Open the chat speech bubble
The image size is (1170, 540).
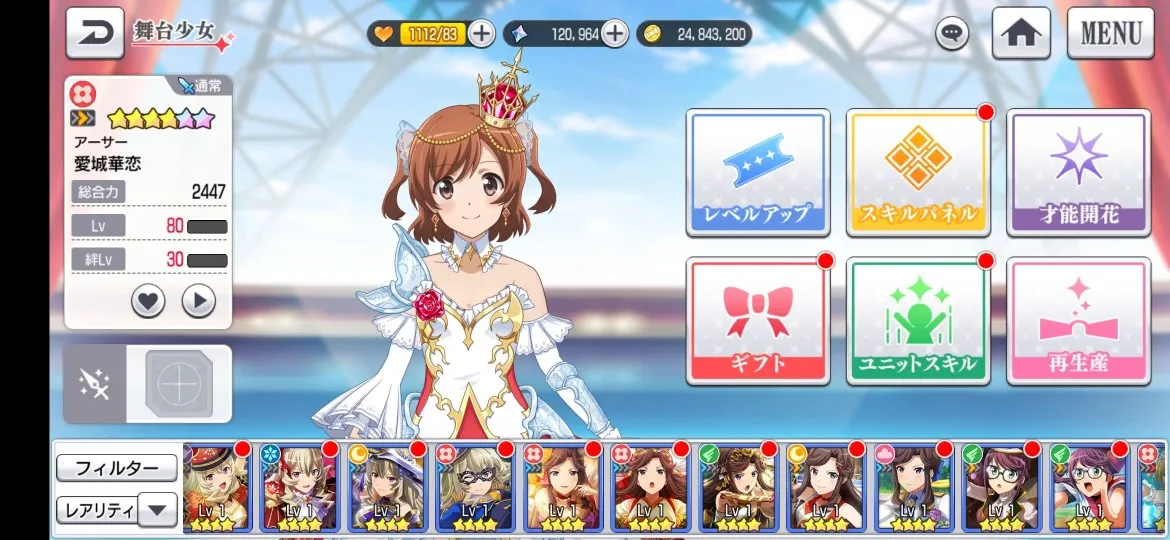[x=952, y=34]
